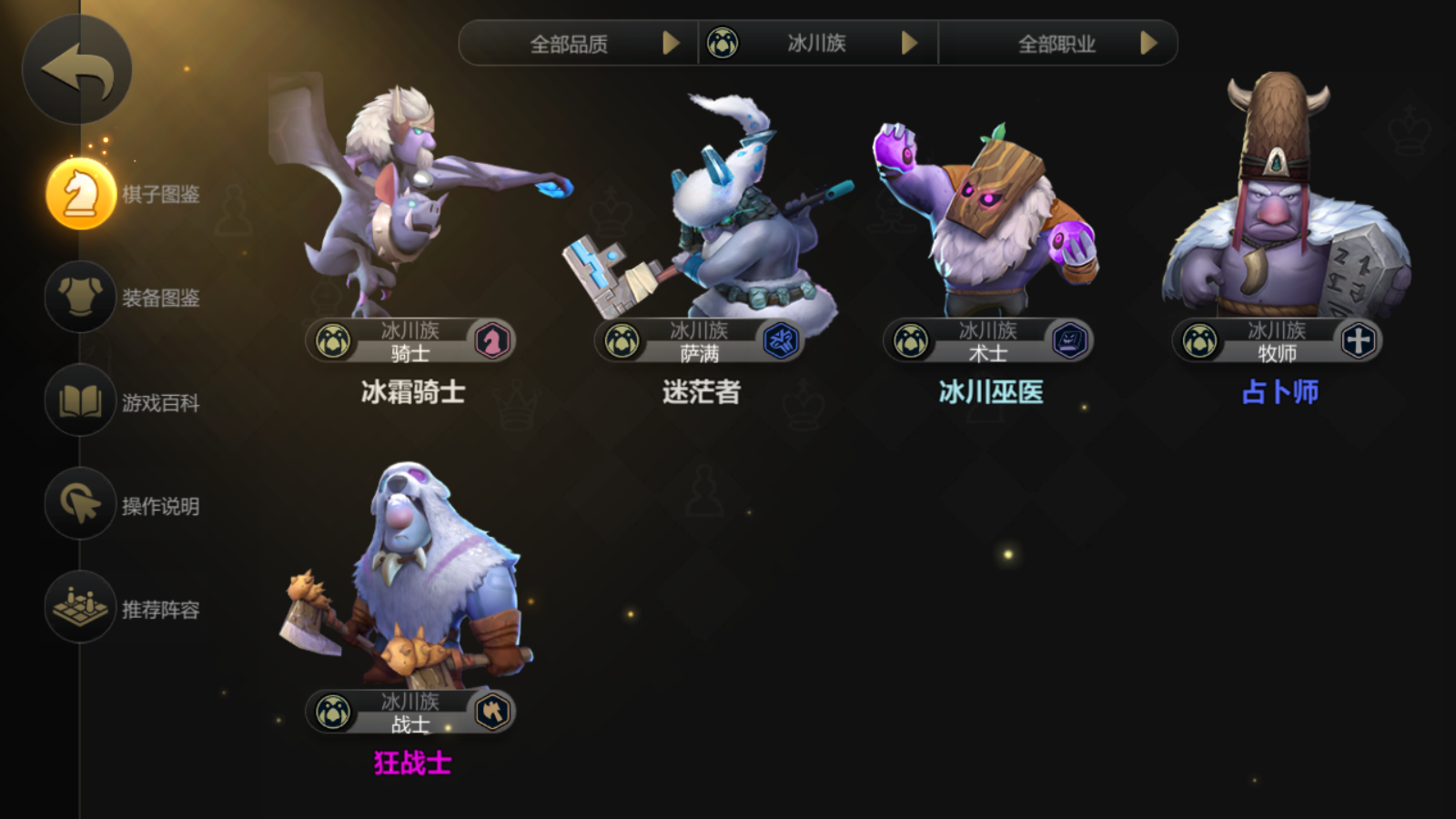View the 占卜师 chess piece

(x=1279, y=218)
